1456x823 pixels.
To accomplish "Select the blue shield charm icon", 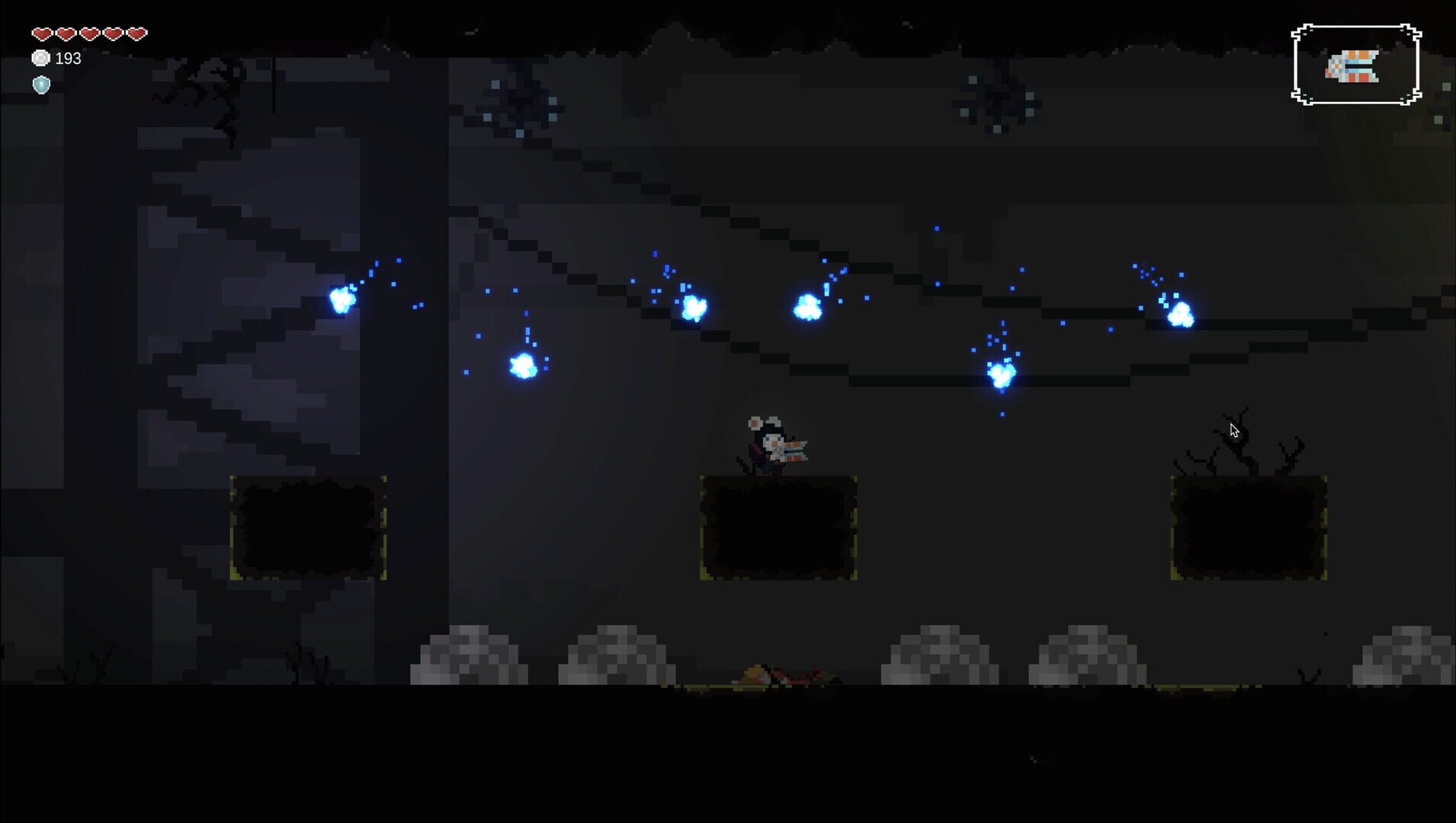I will tap(42, 85).
